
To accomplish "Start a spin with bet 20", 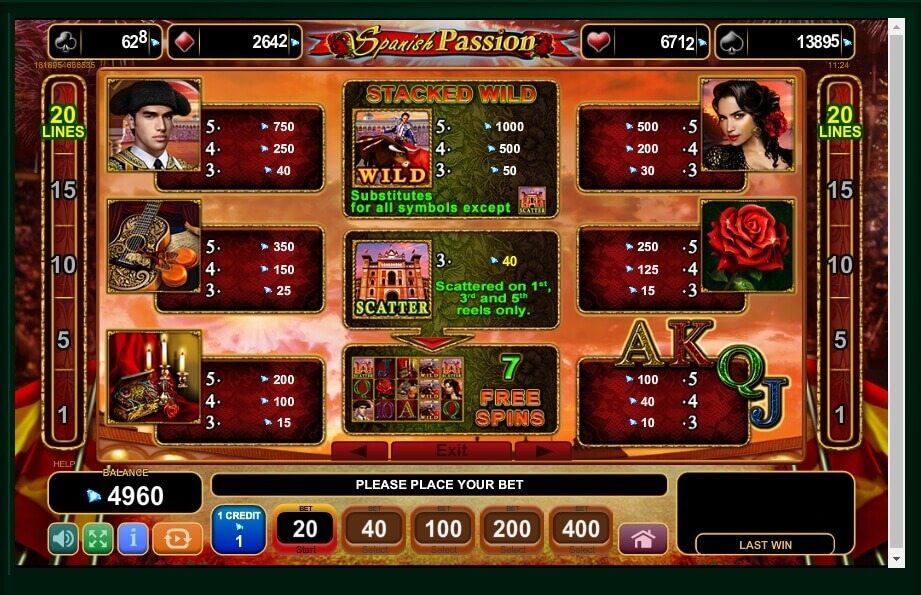I will pyautogui.click(x=304, y=530).
